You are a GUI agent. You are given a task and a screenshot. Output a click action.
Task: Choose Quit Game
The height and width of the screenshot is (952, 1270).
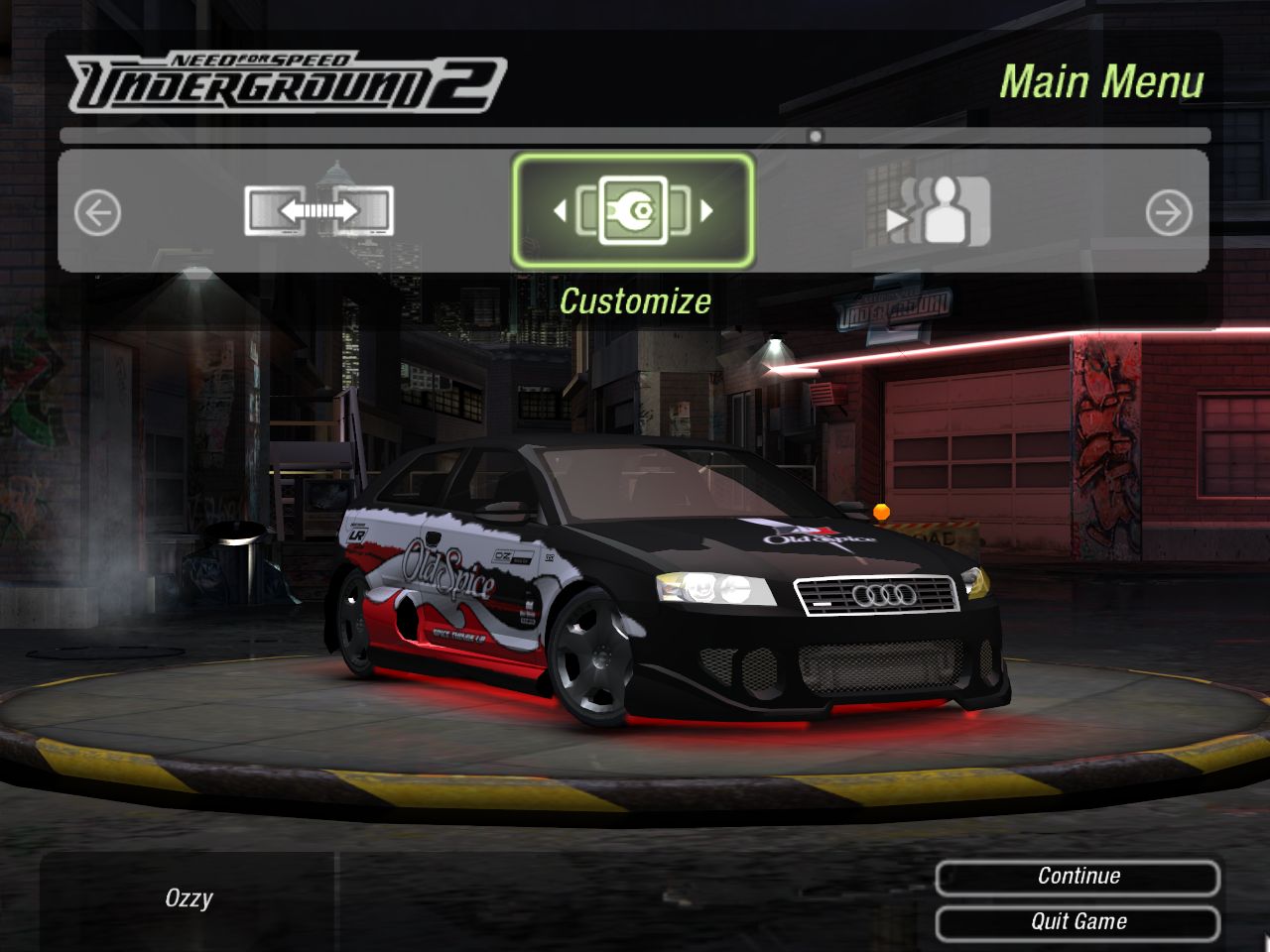(x=1078, y=922)
